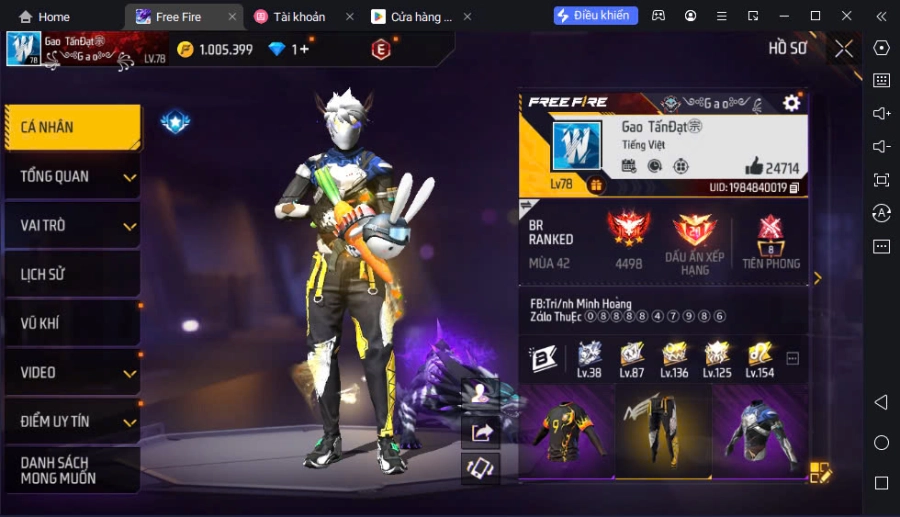Switch to the Tài khoản emulator tab
This screenshot has height=517, width=900.
click(x=301, y=17)
